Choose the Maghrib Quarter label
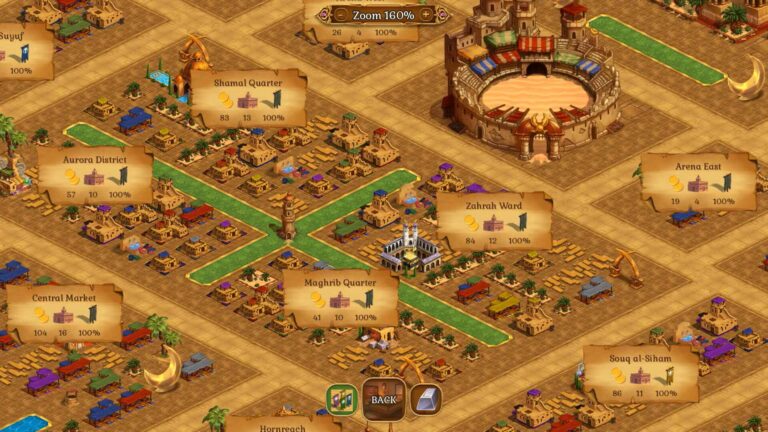 tap(340, 297)
